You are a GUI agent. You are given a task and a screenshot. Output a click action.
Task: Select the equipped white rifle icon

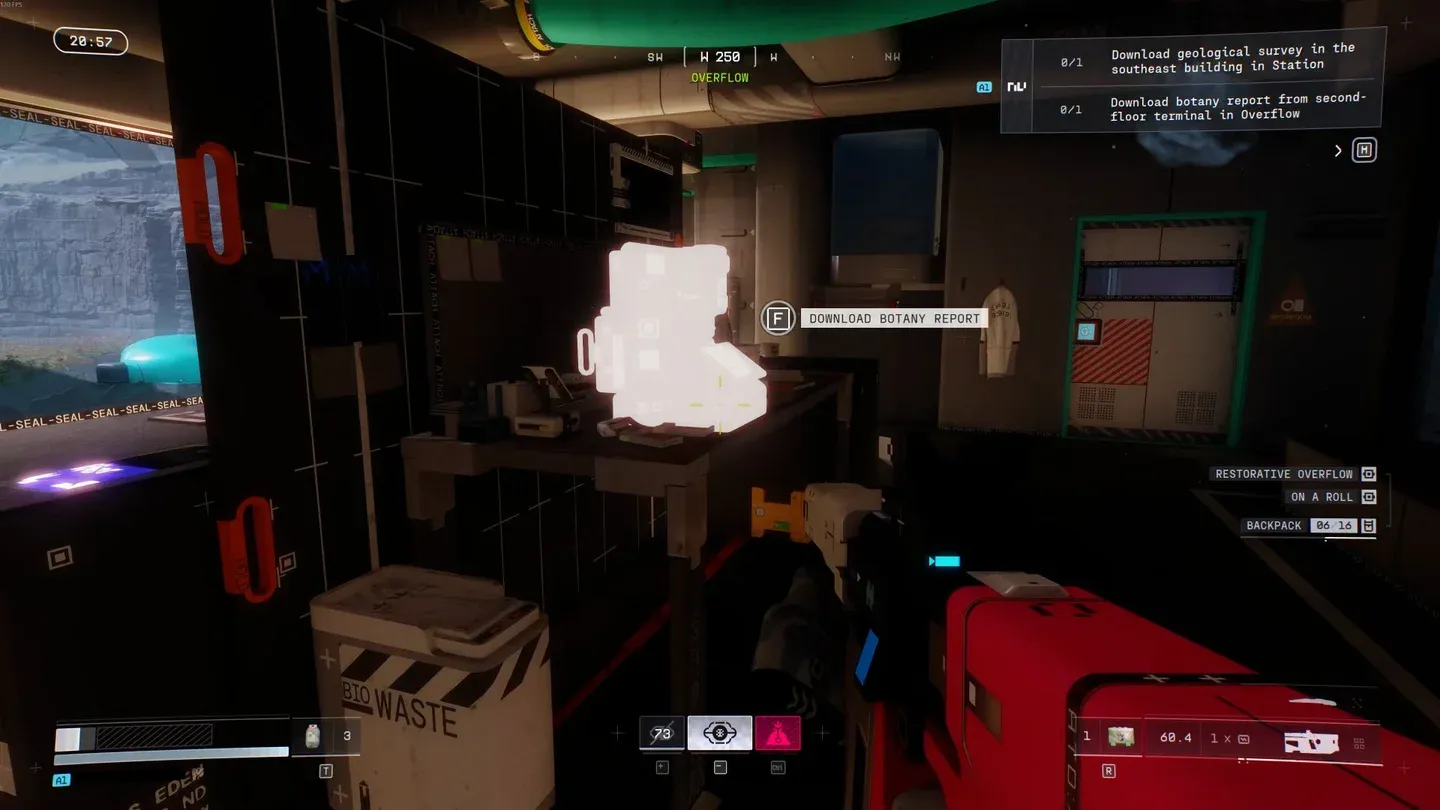[1309, 740]
